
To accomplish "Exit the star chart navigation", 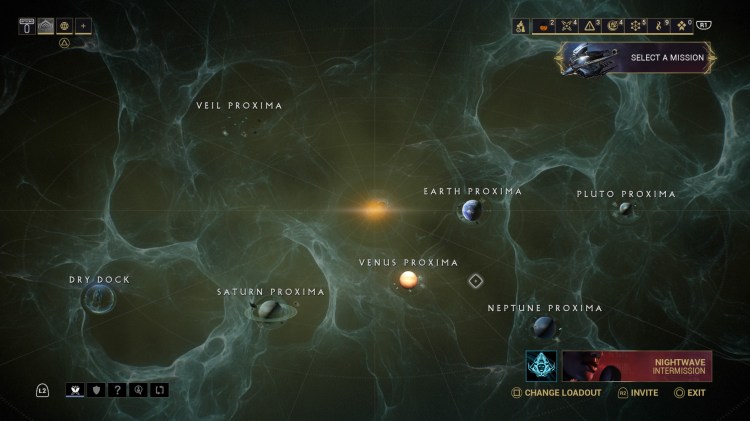I will click(x=690, y=393).
